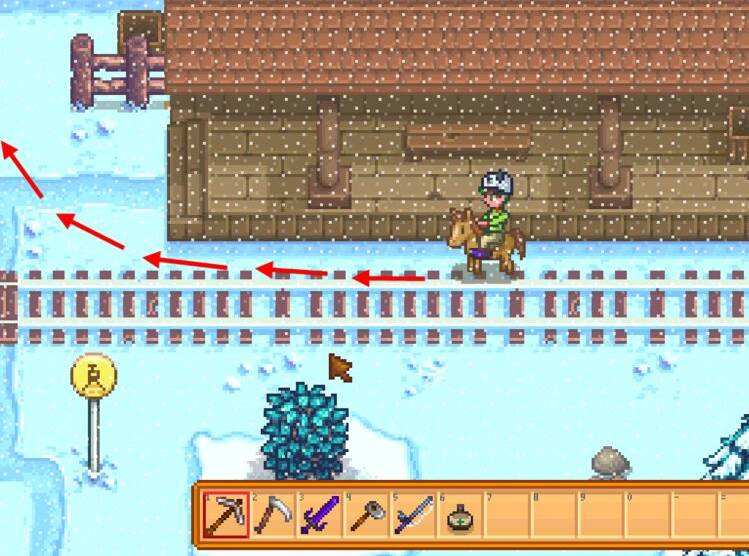The width and height of the screenshot is (749, 556).
Task: Switch to the axe tool
Action: [365, 516]
